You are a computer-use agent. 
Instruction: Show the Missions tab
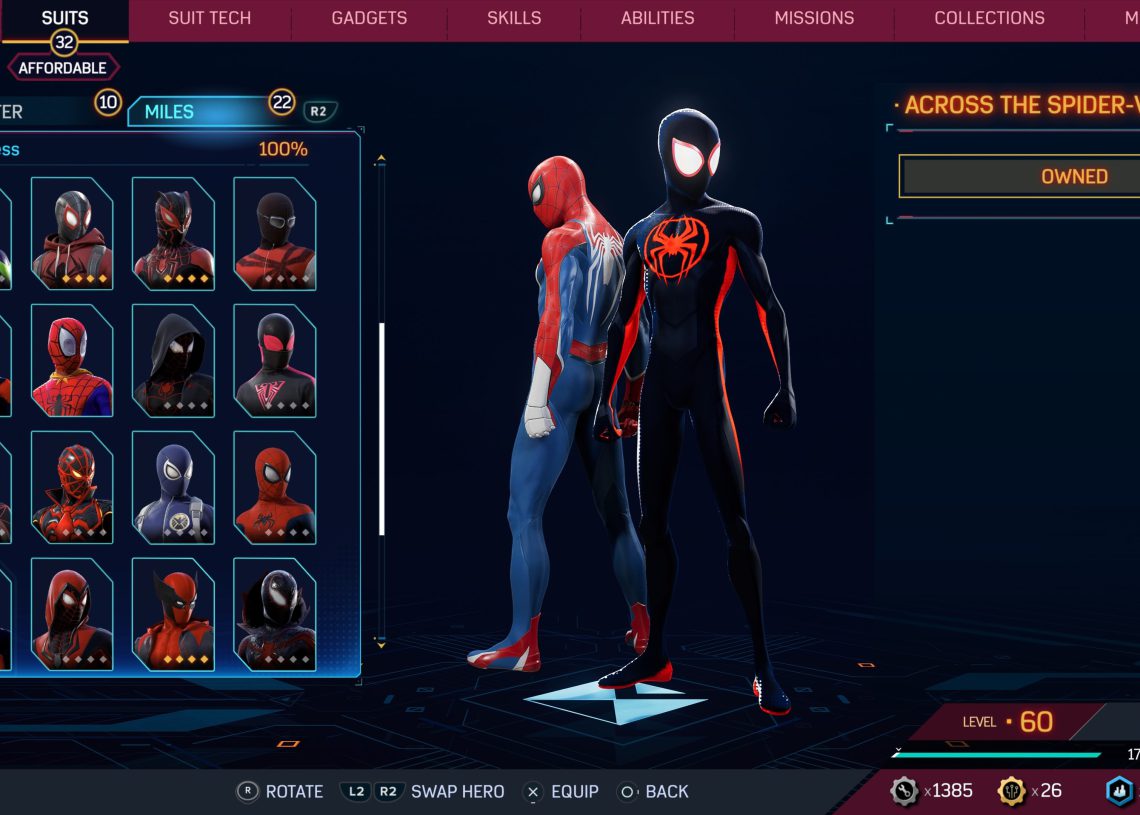[x=814, y=18]
